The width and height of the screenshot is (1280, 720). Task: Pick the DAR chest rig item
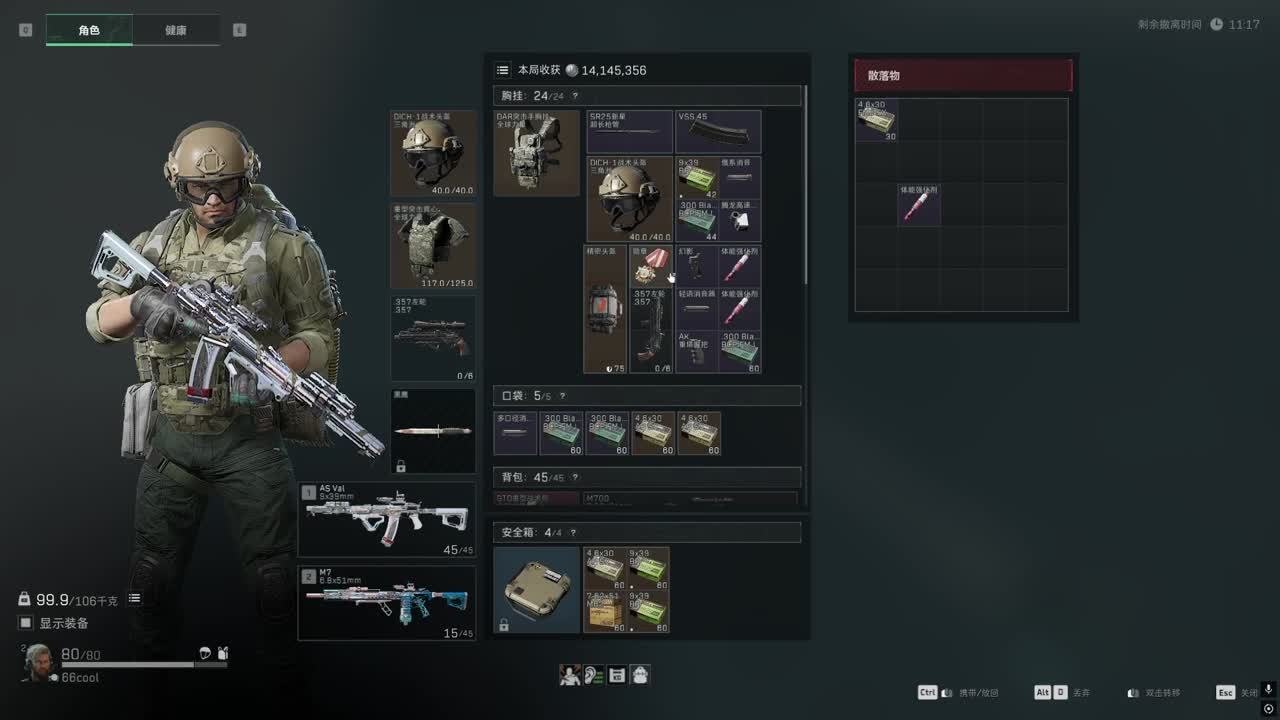coord(536,153)
